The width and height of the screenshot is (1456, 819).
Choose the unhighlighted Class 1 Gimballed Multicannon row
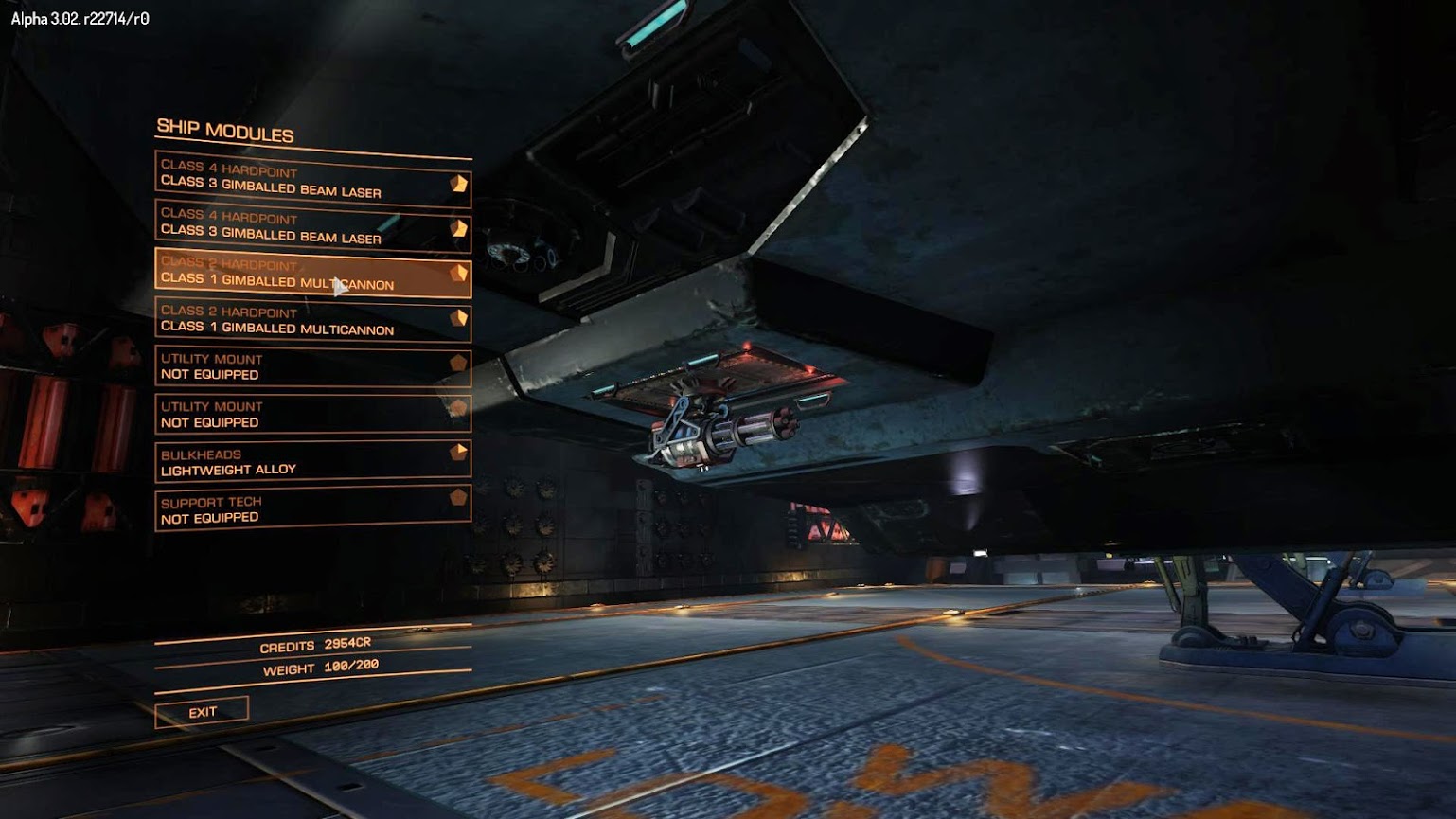[312, 320]
